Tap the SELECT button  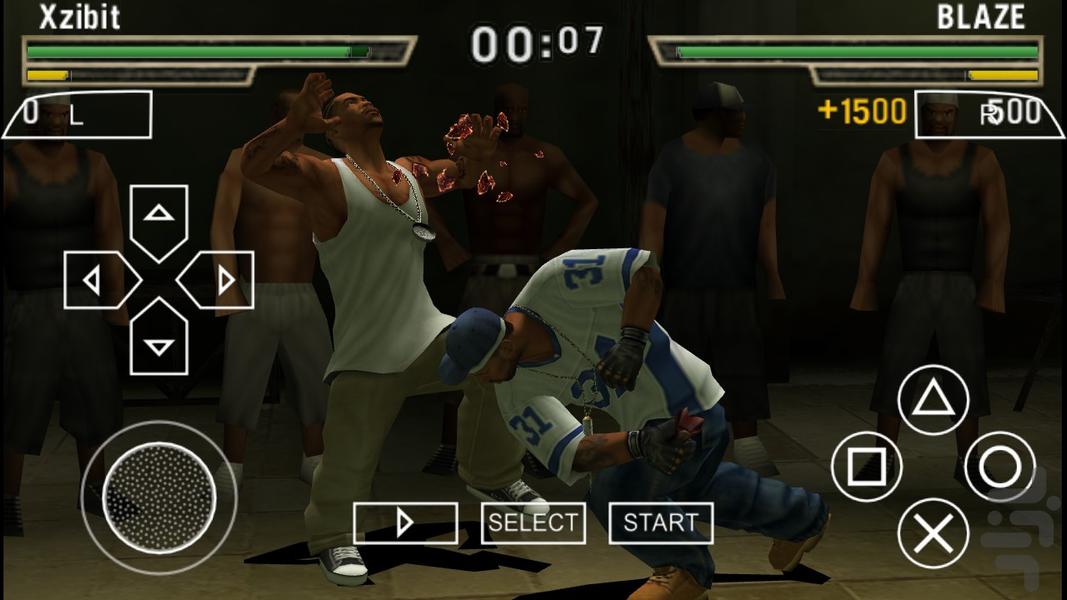point(533,523)
